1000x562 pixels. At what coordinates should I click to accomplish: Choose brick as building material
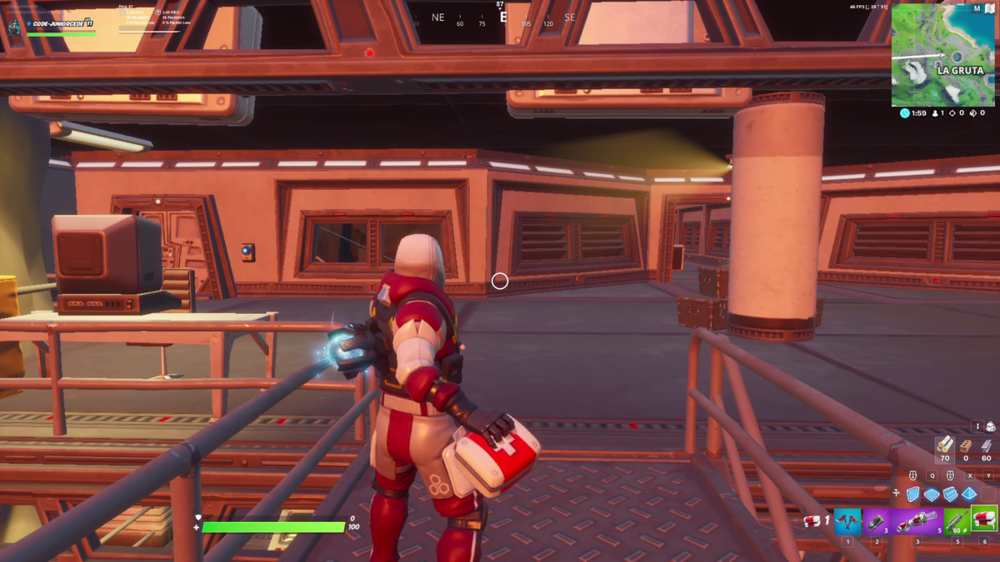point(966,445)
